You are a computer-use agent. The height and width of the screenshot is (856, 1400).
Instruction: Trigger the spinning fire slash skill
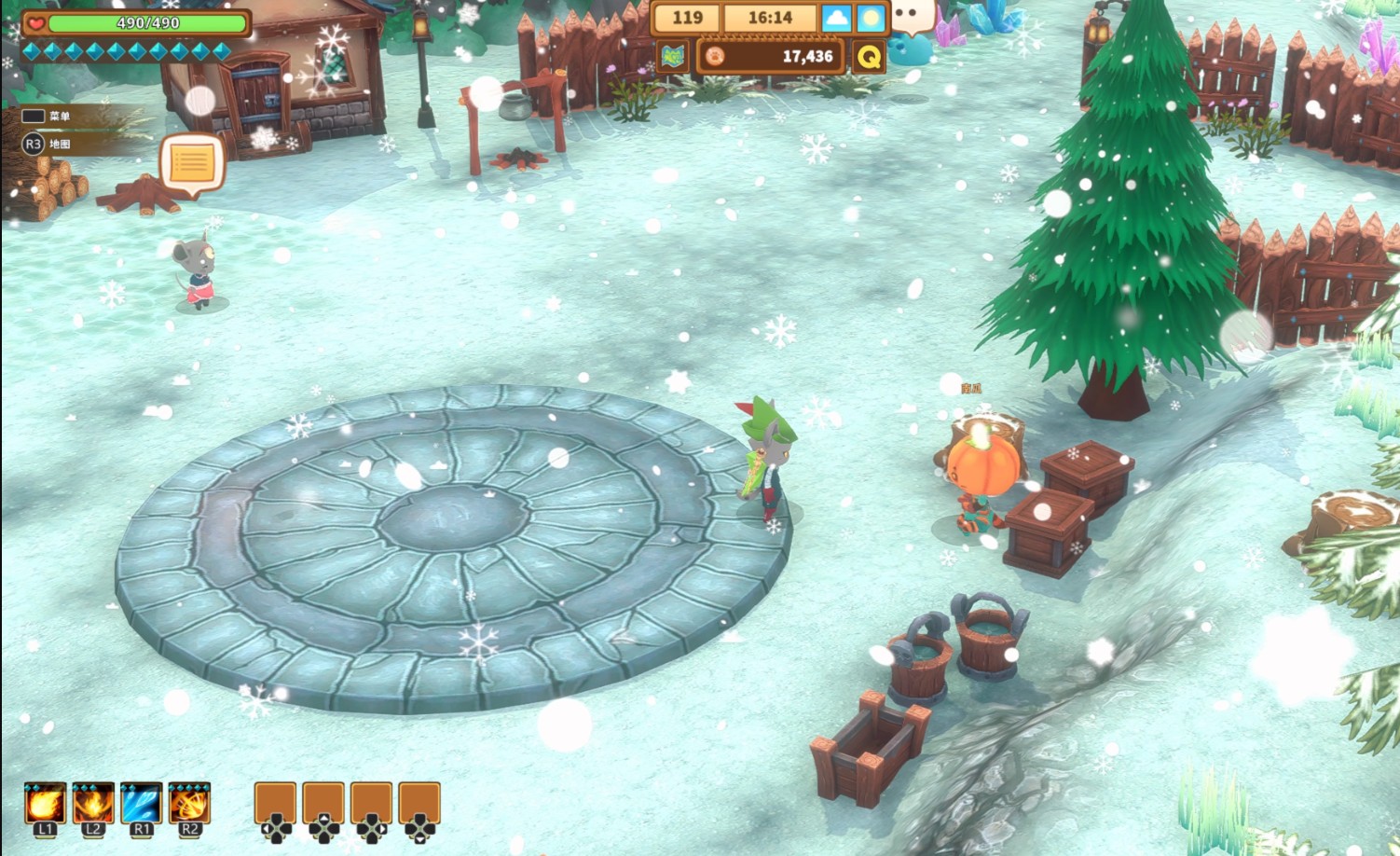point(189,803)
